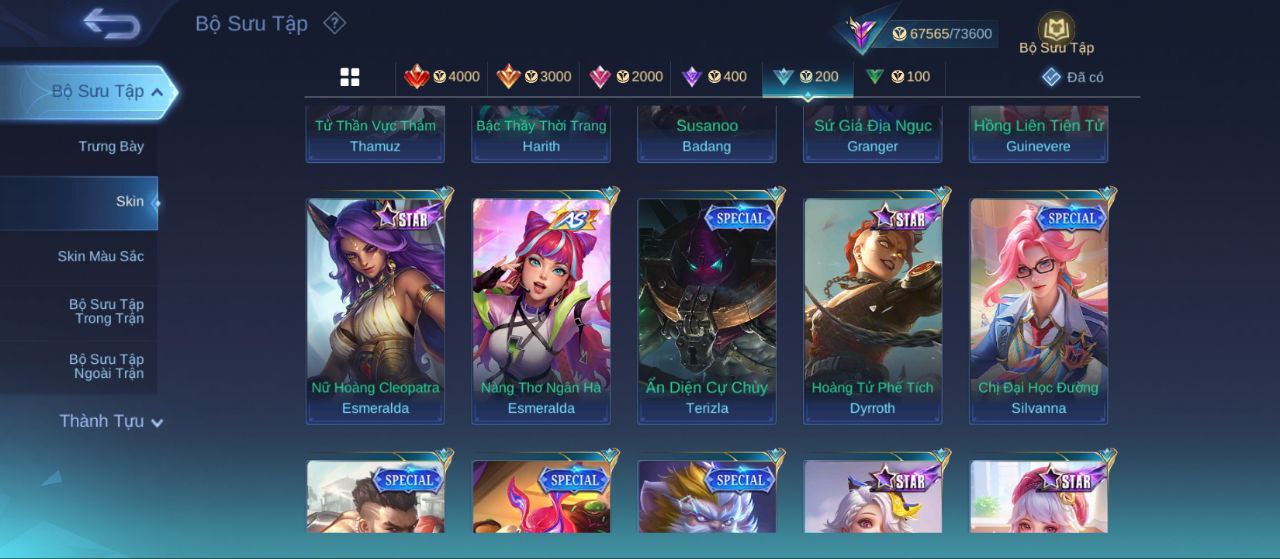This screenshot has width=1280, height=559.
Task: Choose Bộ Sưu Tập Trong Trận entry
Action: click(x=106, y=312)
